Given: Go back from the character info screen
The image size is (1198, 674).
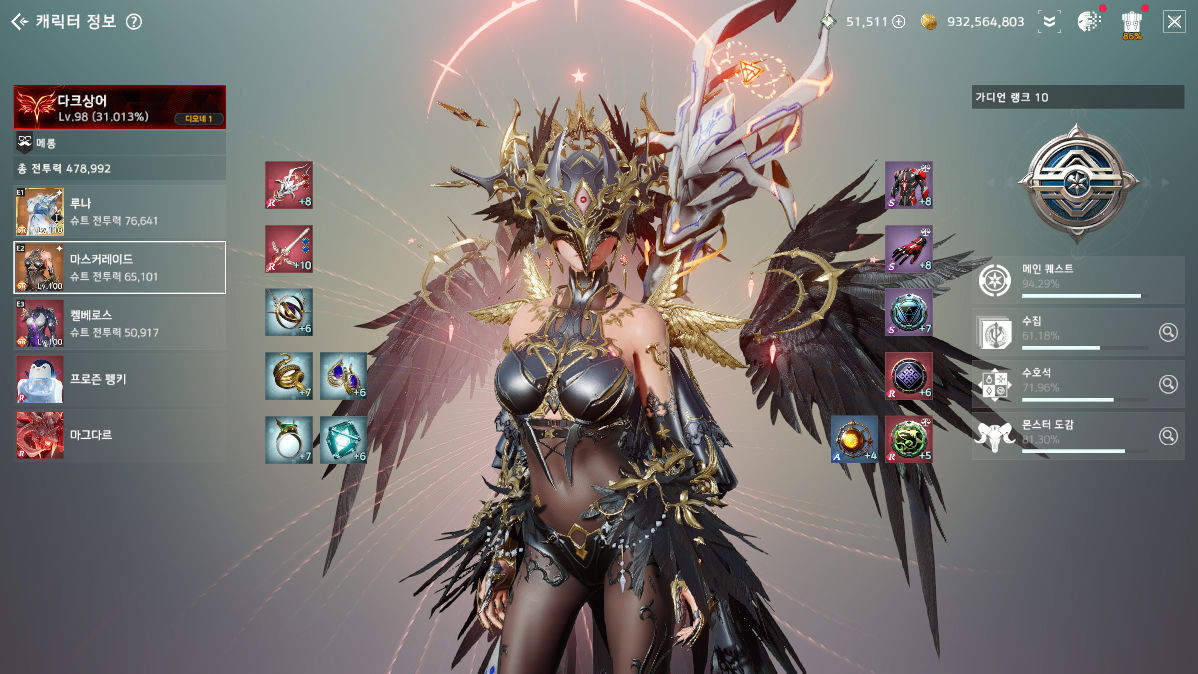Looking at the screenshot, I should coord(19,22).
